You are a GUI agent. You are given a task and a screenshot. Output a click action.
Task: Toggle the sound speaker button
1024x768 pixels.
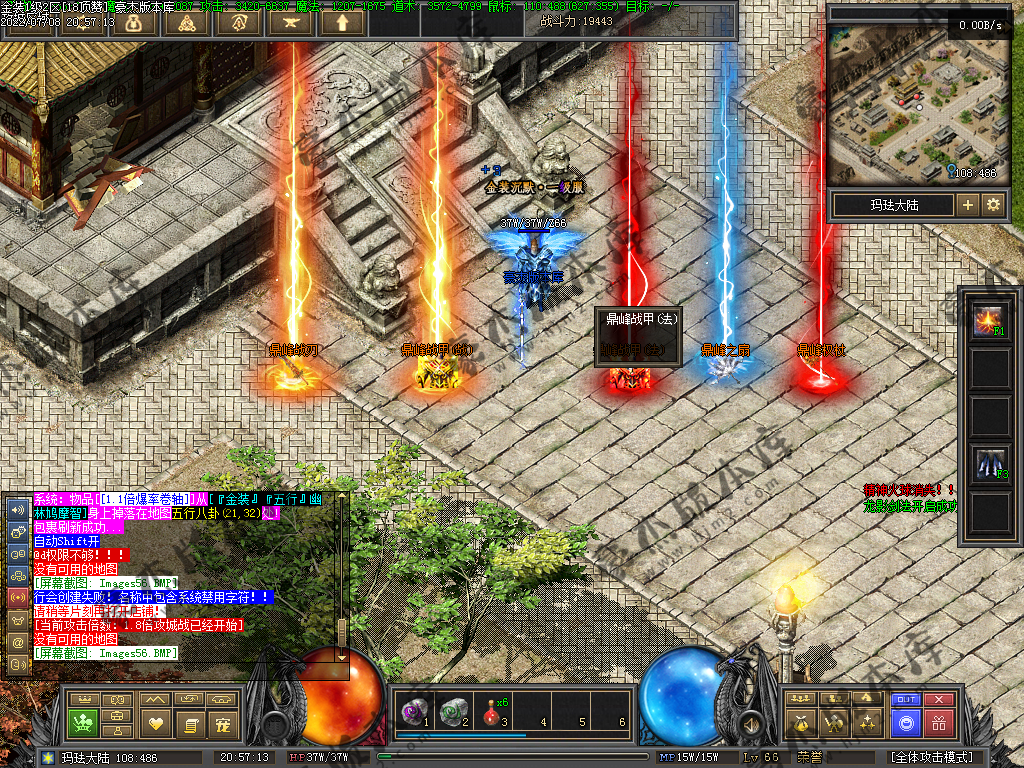[749, 722]
